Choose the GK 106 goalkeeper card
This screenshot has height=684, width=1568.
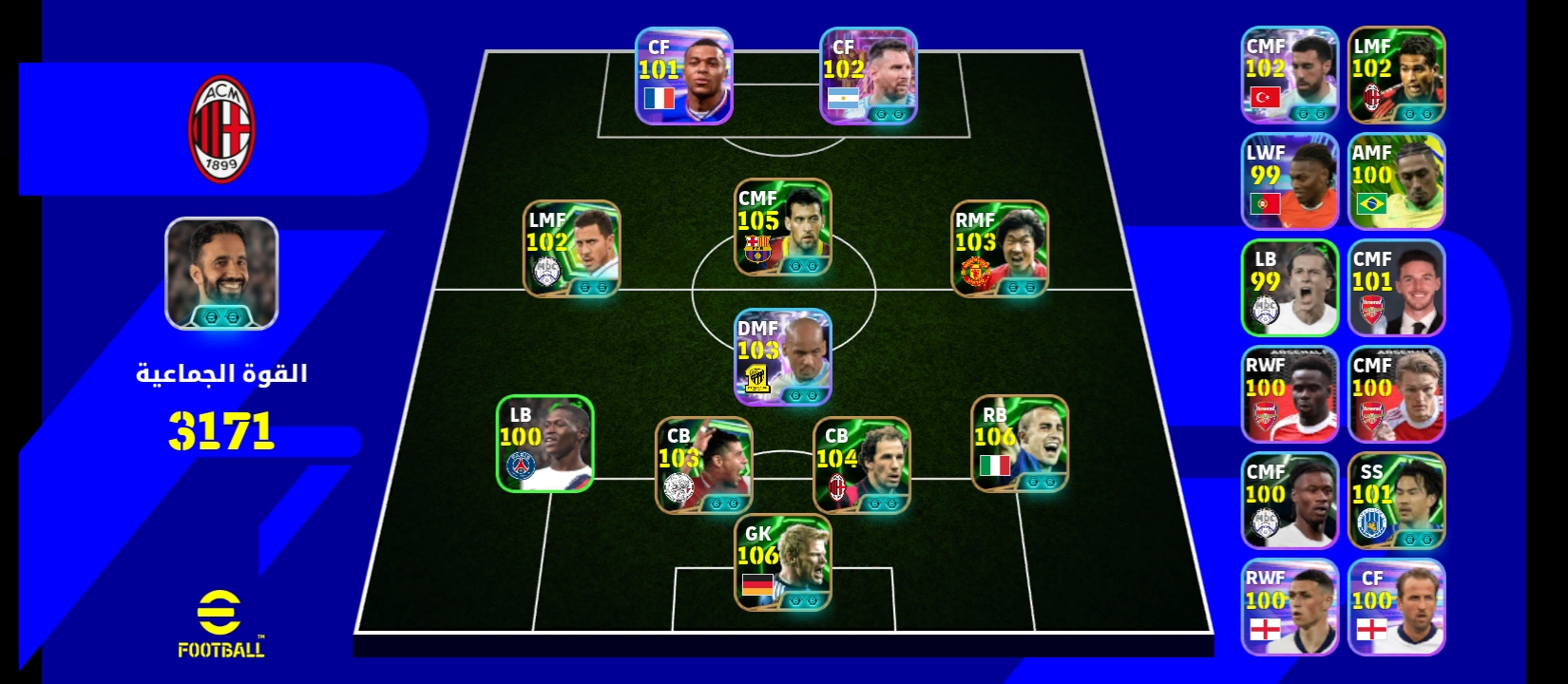point(782,562)
